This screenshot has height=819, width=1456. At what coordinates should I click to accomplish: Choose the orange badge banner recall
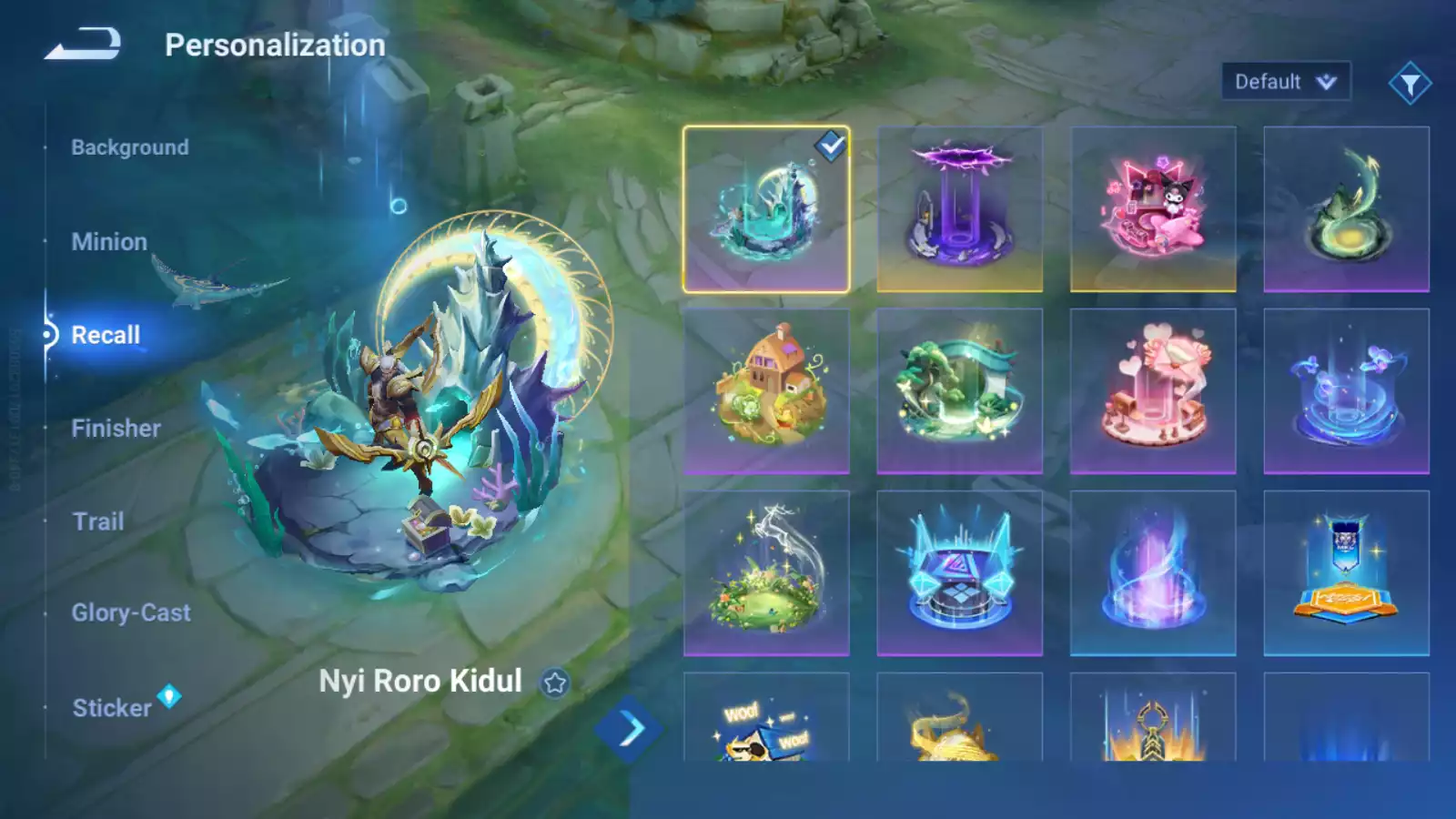[1346, 573]
